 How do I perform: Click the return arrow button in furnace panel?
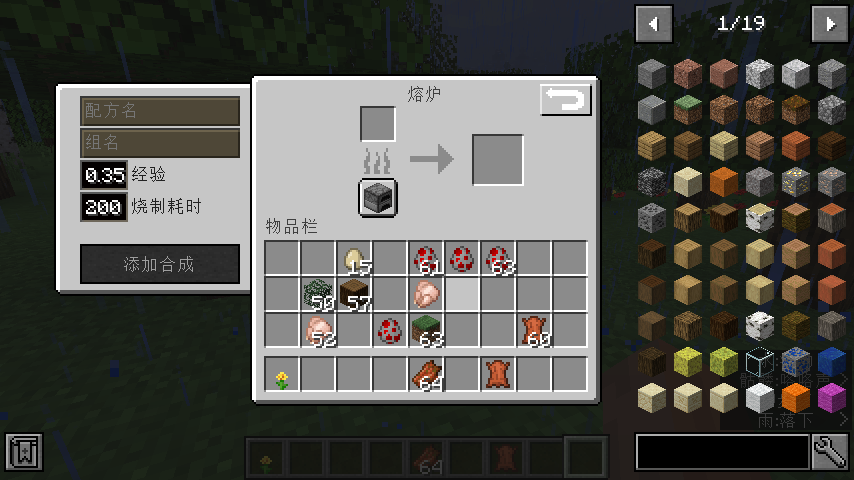click(x=566, y=100)
